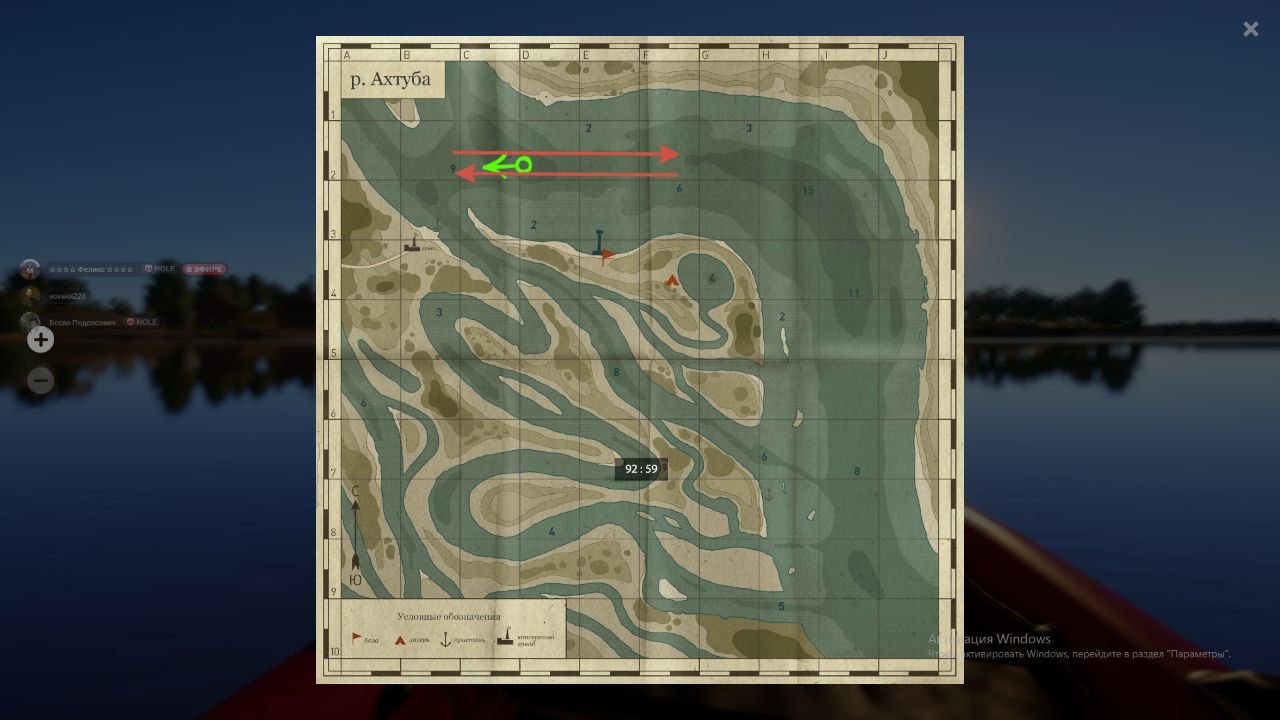The height and width of the screenshot is (720, 1280).
Task: Click the map title р. Ахтуба
Action: point(390,78)
